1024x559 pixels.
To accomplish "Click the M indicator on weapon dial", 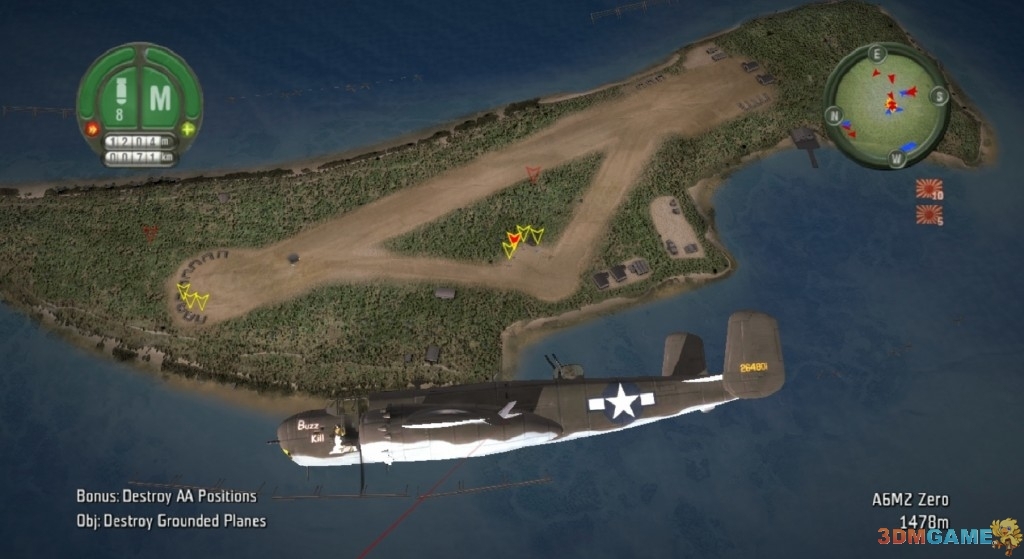I will [160, 98].
